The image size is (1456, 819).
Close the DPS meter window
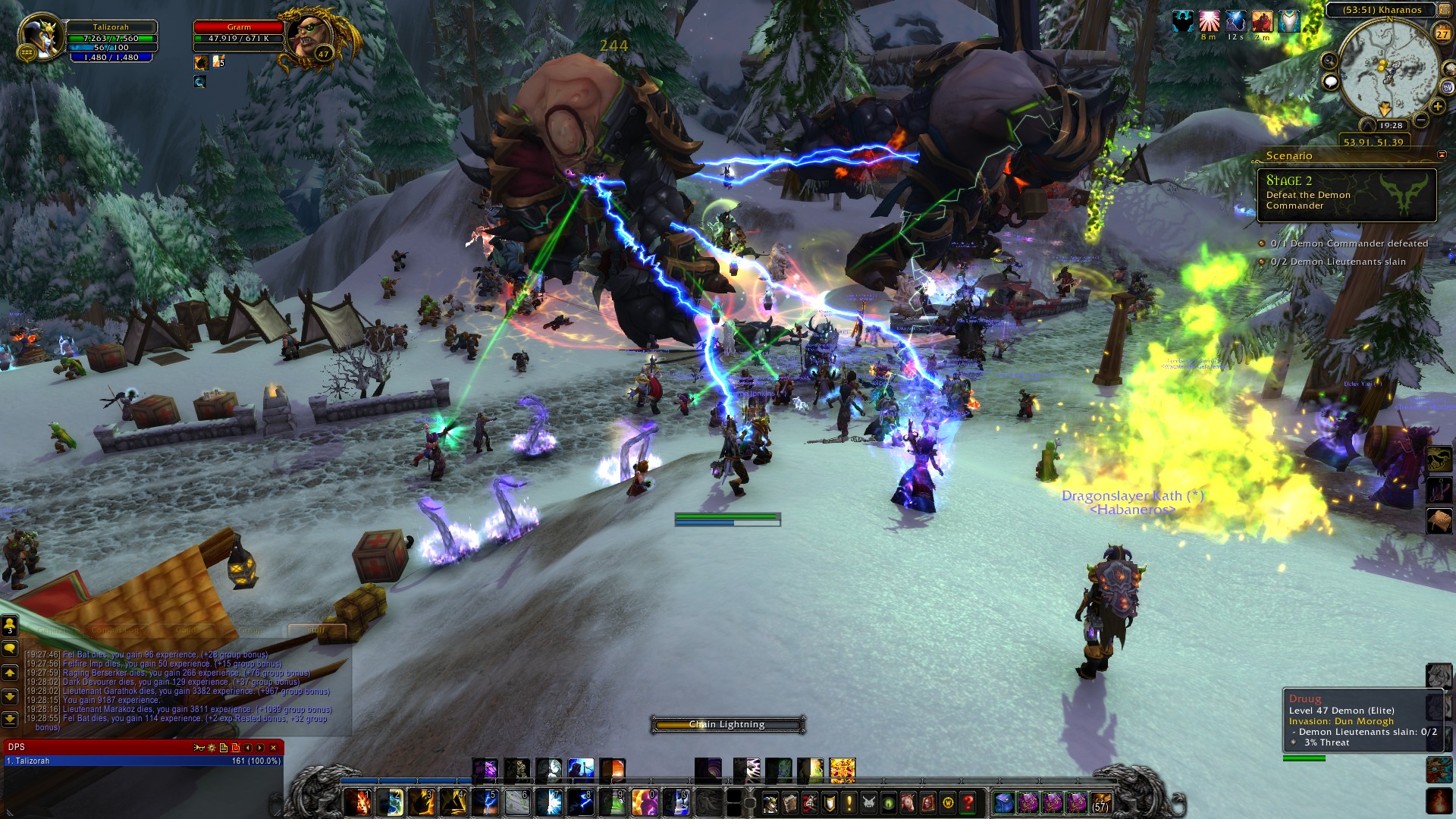pos(274,748)
